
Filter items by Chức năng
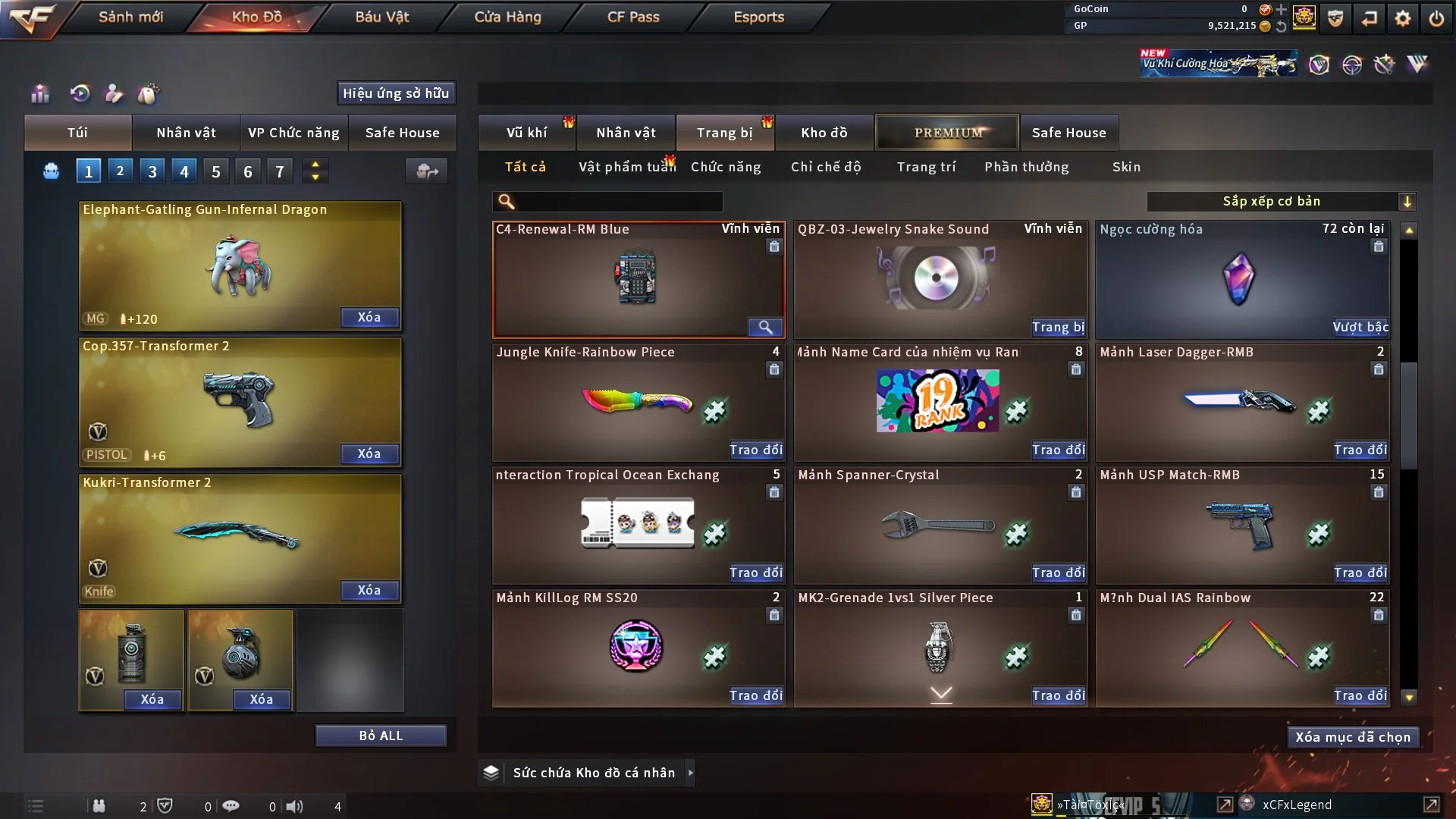(726, 167)
